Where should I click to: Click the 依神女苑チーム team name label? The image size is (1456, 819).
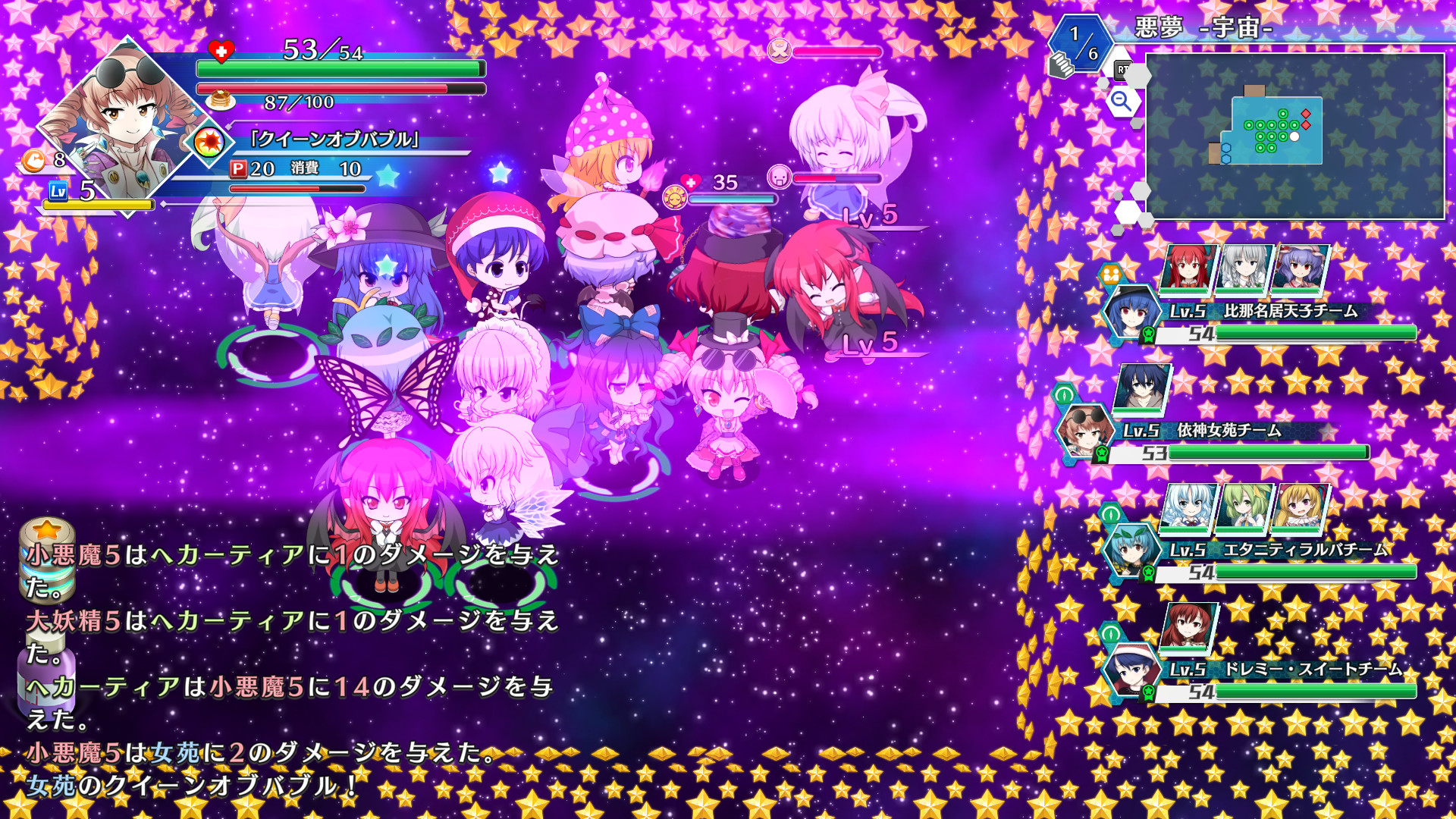point(1228,431)
